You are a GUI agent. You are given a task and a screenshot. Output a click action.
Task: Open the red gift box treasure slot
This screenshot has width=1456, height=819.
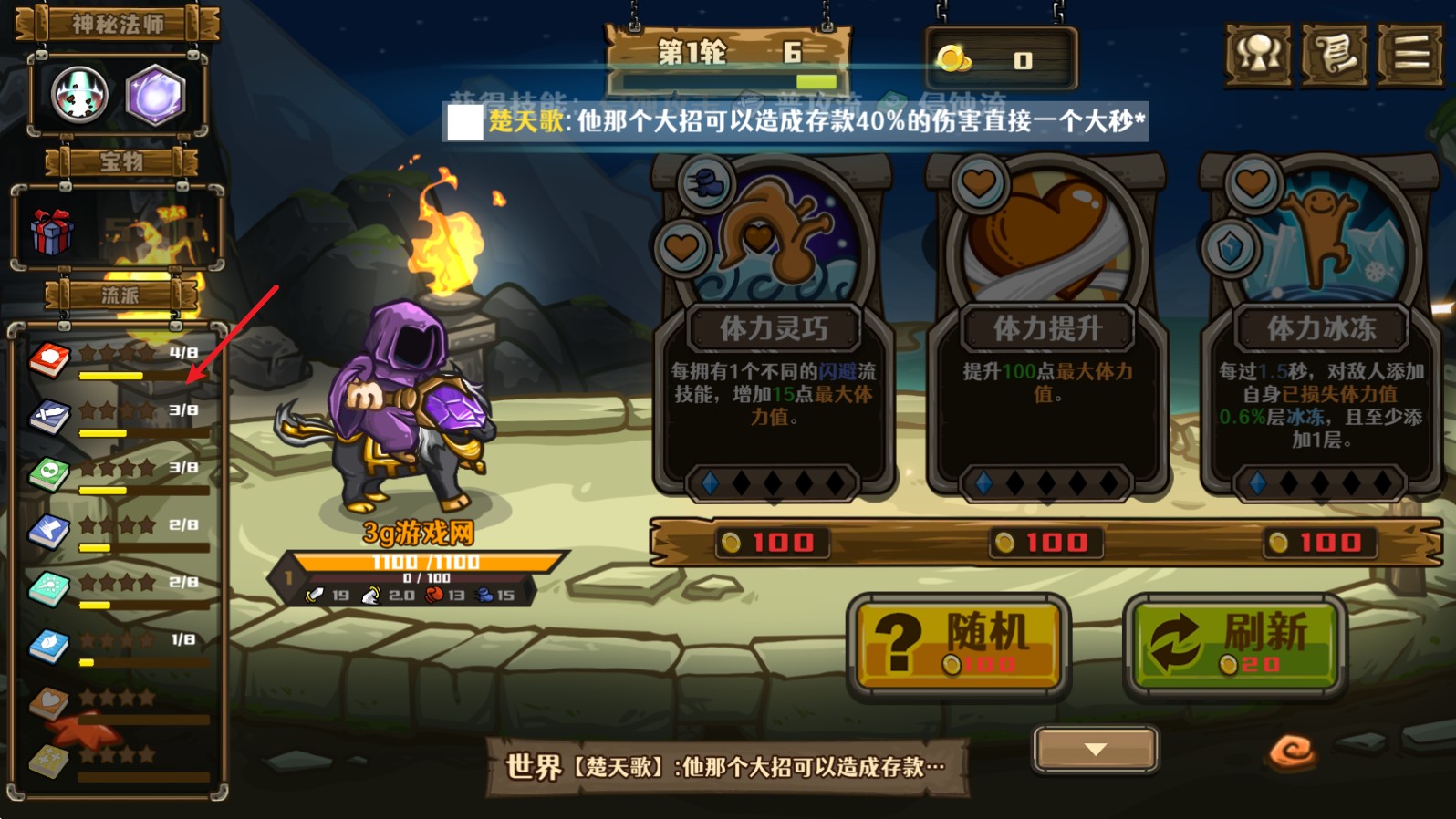point(55,231)
